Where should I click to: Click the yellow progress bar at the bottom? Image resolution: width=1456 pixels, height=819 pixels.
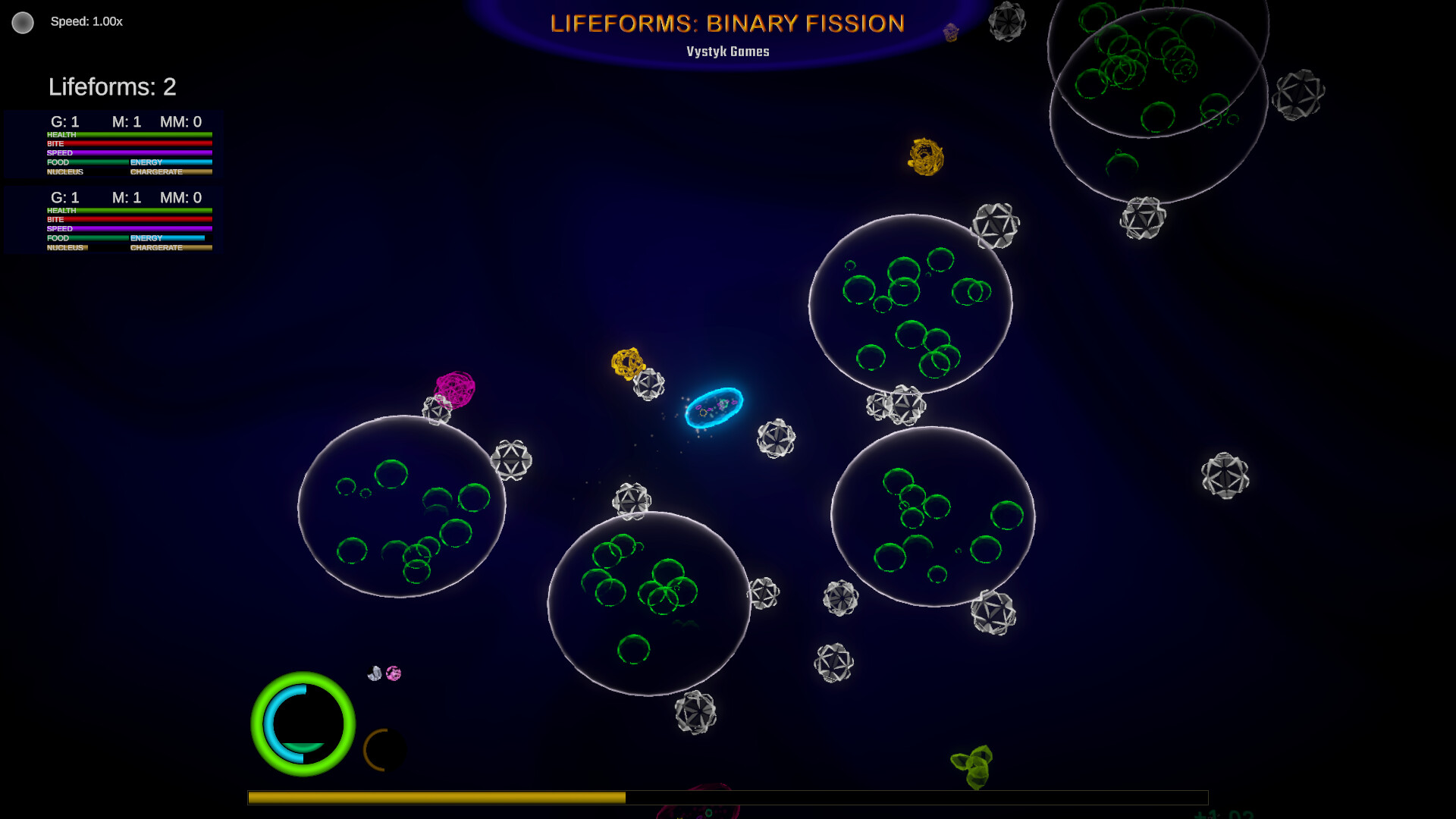[436, 797]
